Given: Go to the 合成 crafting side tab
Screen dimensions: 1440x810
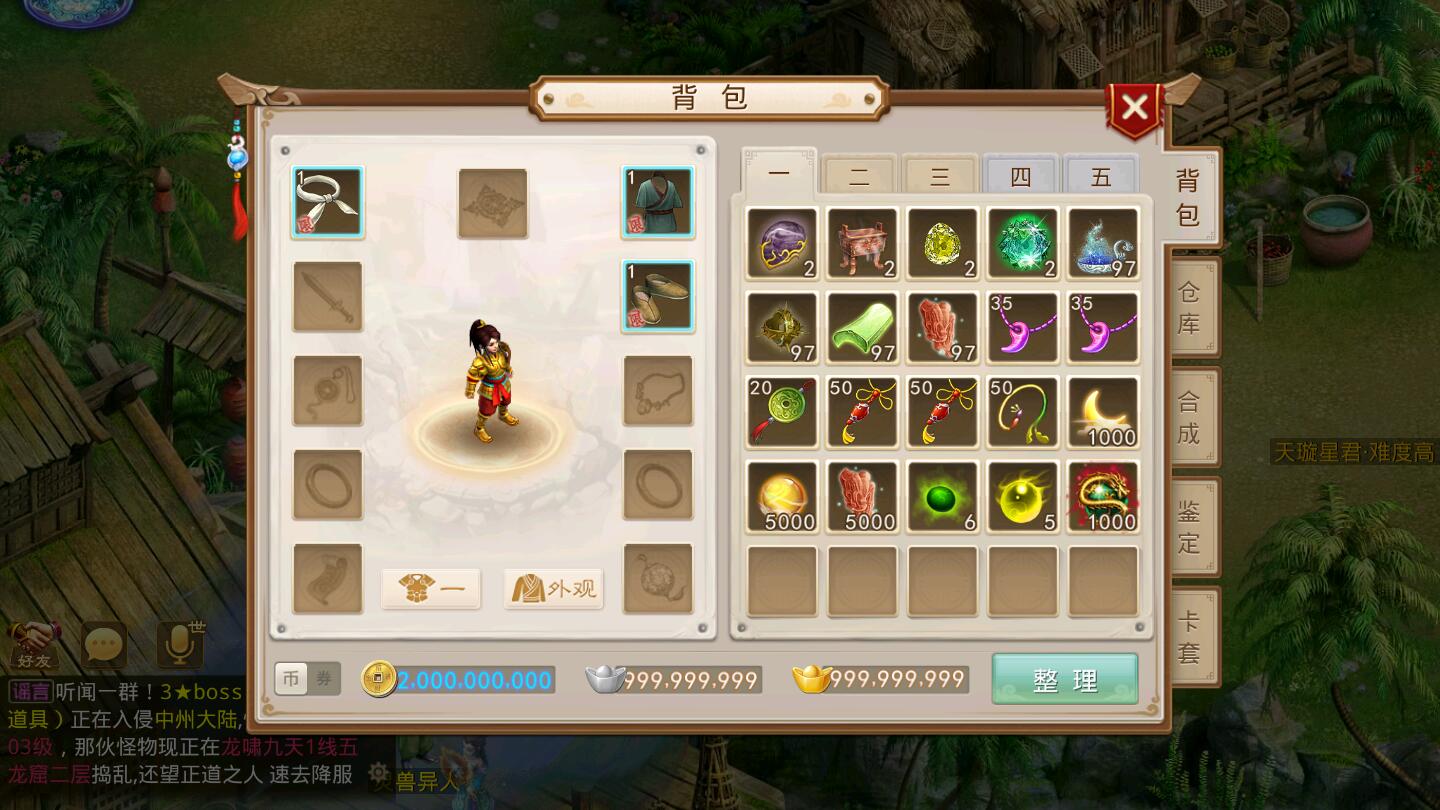Looking at the screenshot, I should pos(1188,417).
